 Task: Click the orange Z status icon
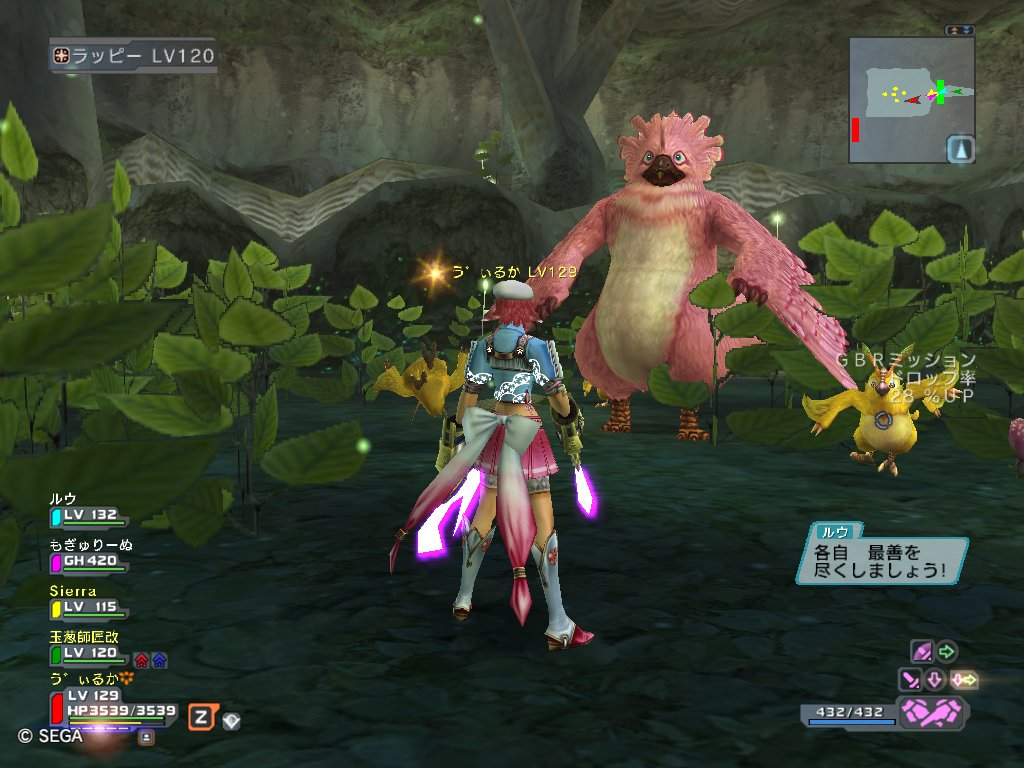pyautogui.click(x=201, y=716)
